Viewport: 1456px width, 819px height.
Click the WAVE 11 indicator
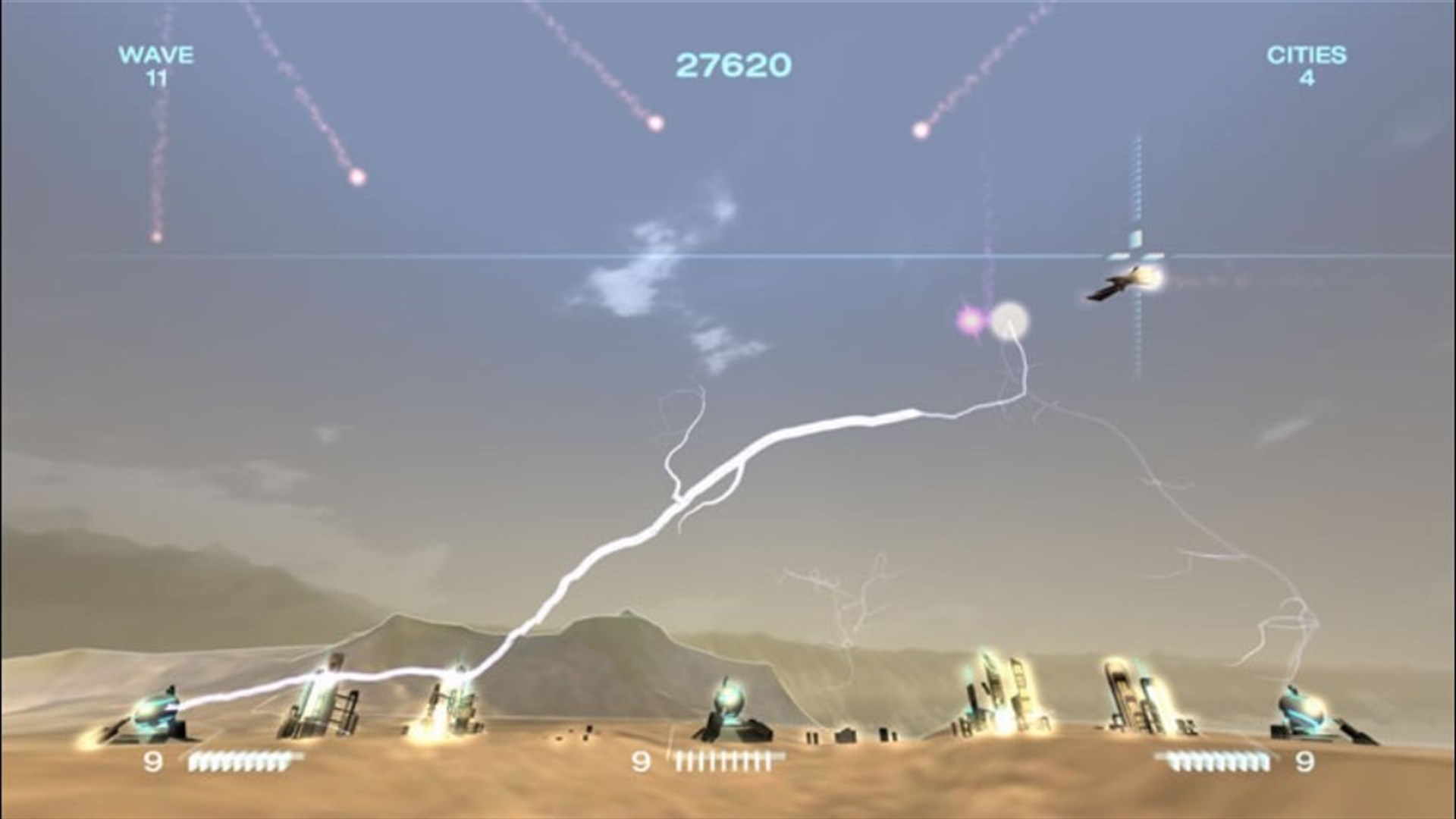point(155,64)
